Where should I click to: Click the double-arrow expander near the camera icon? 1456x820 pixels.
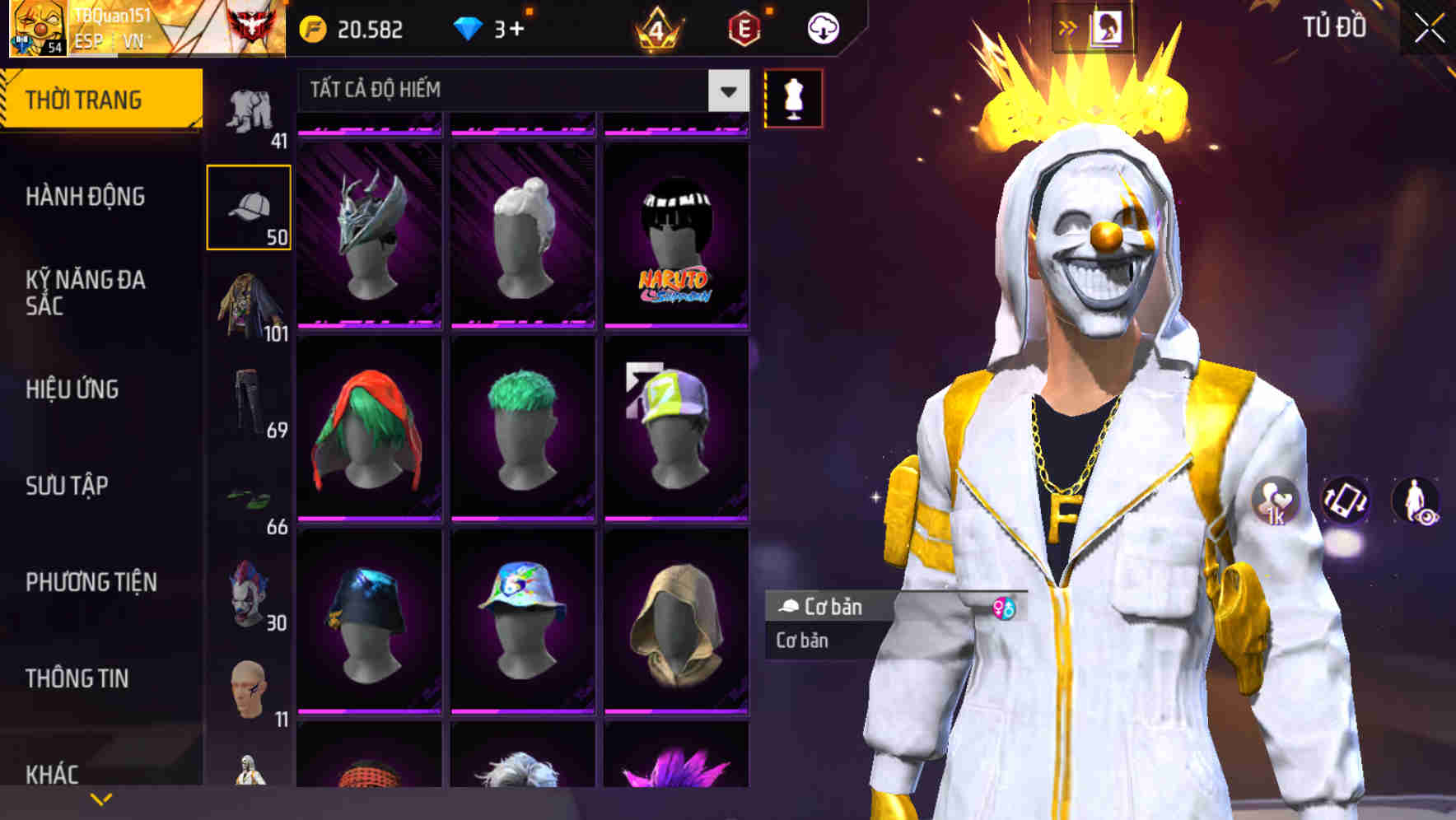1068,27
